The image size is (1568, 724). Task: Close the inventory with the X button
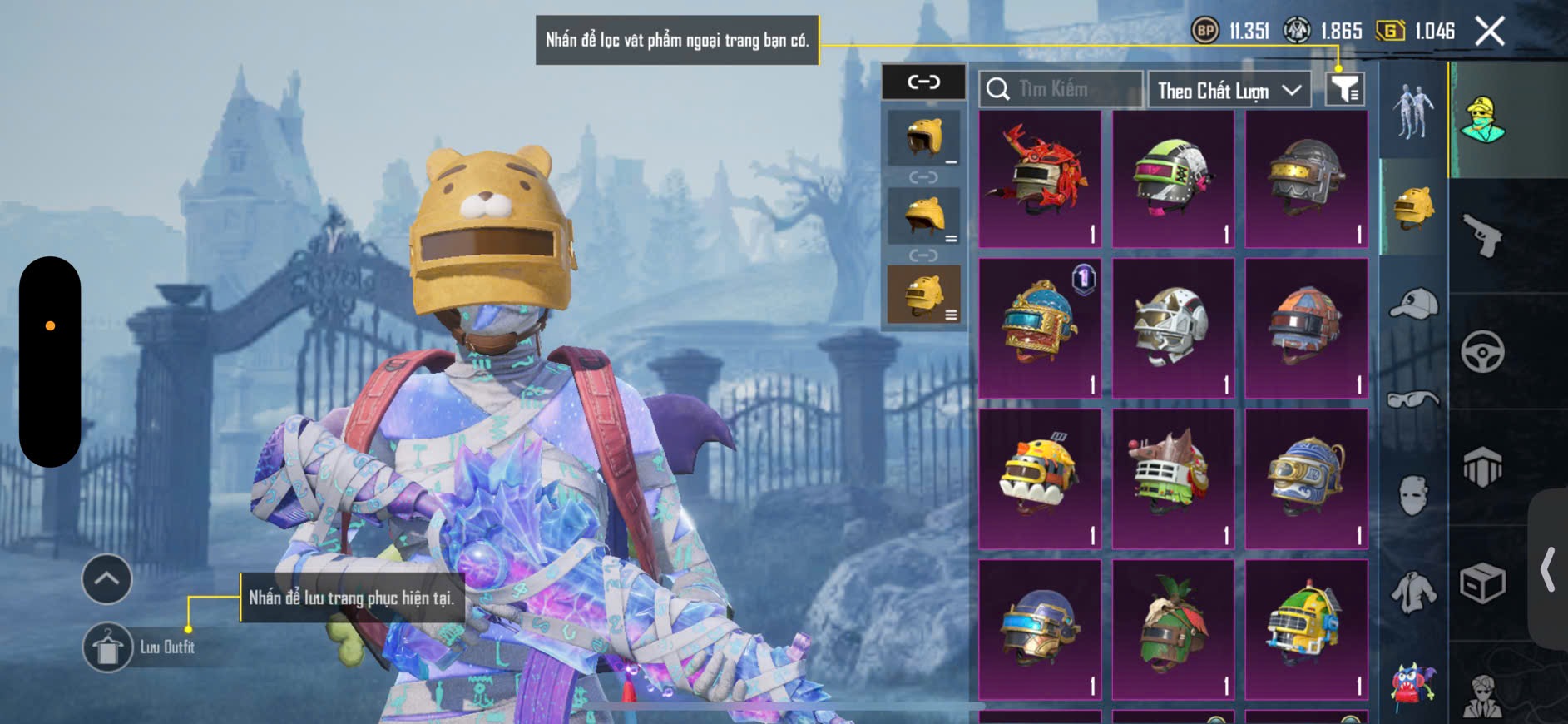click(1489, 32)
